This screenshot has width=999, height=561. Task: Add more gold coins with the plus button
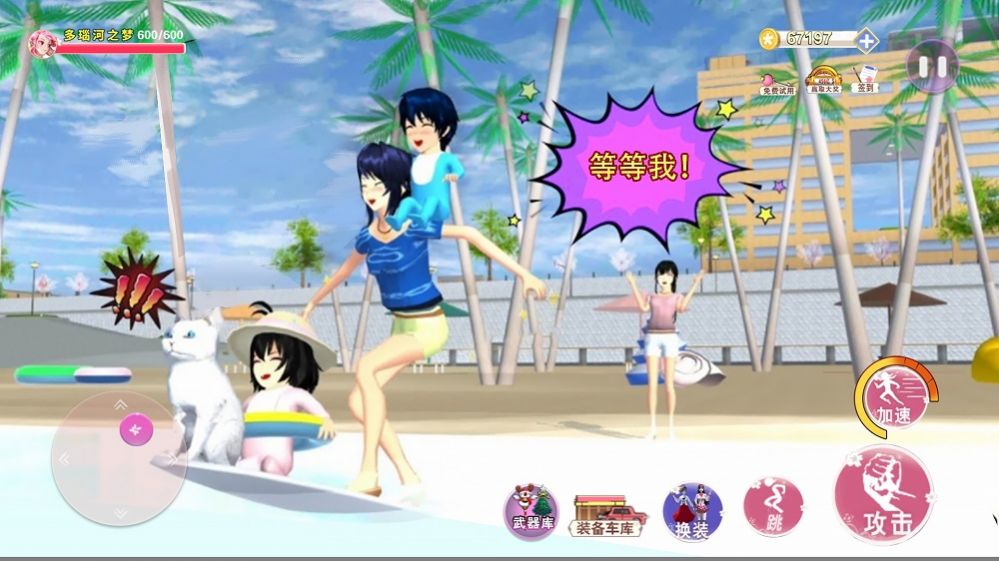click(866, 40)
